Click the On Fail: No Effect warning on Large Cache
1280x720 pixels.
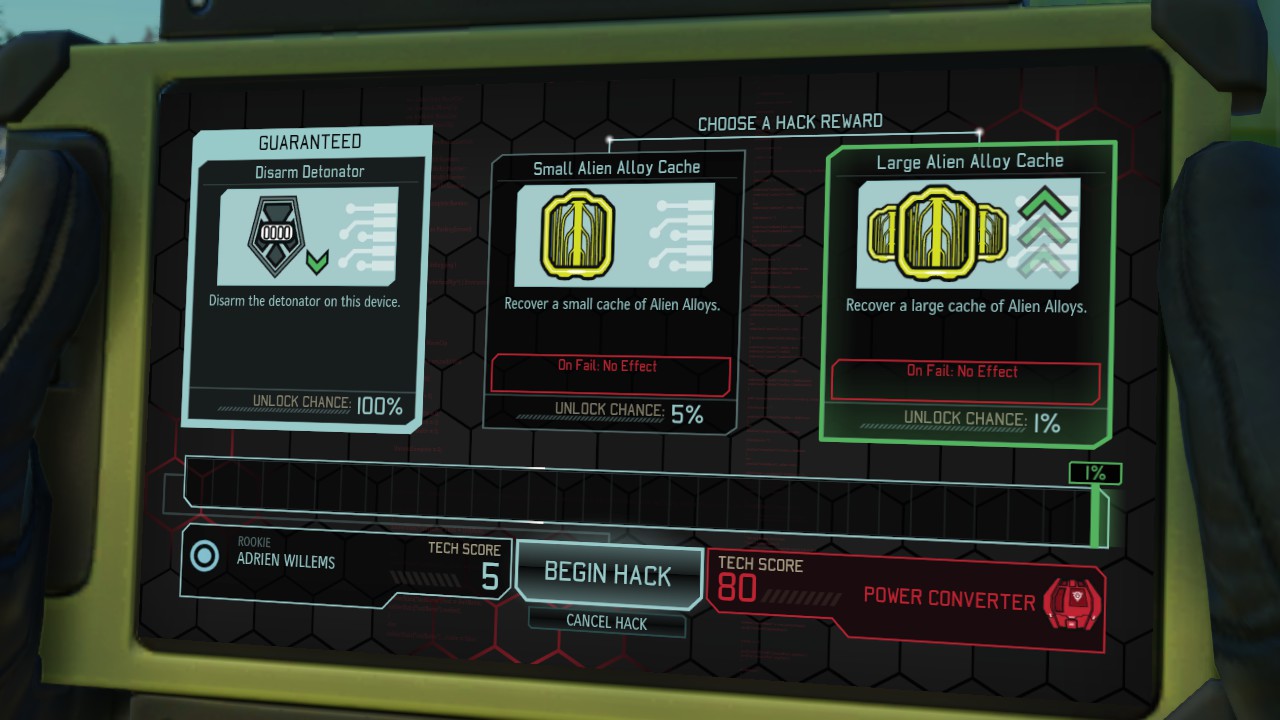click(963, 372)
